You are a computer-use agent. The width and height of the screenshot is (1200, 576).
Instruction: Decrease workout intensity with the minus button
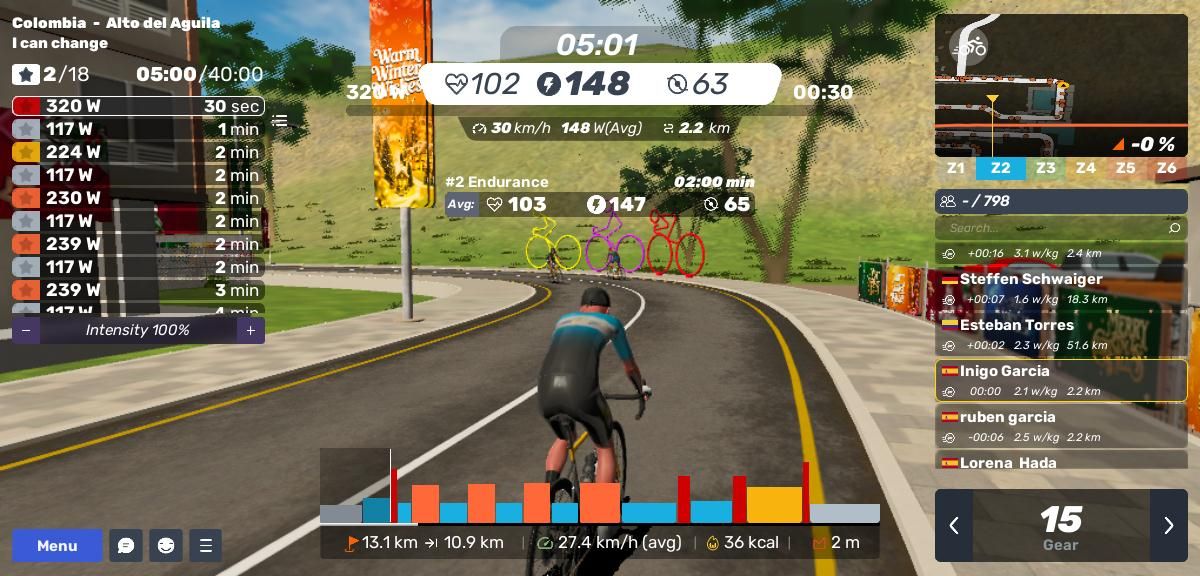pyautogui.click(x=26, y=330)
